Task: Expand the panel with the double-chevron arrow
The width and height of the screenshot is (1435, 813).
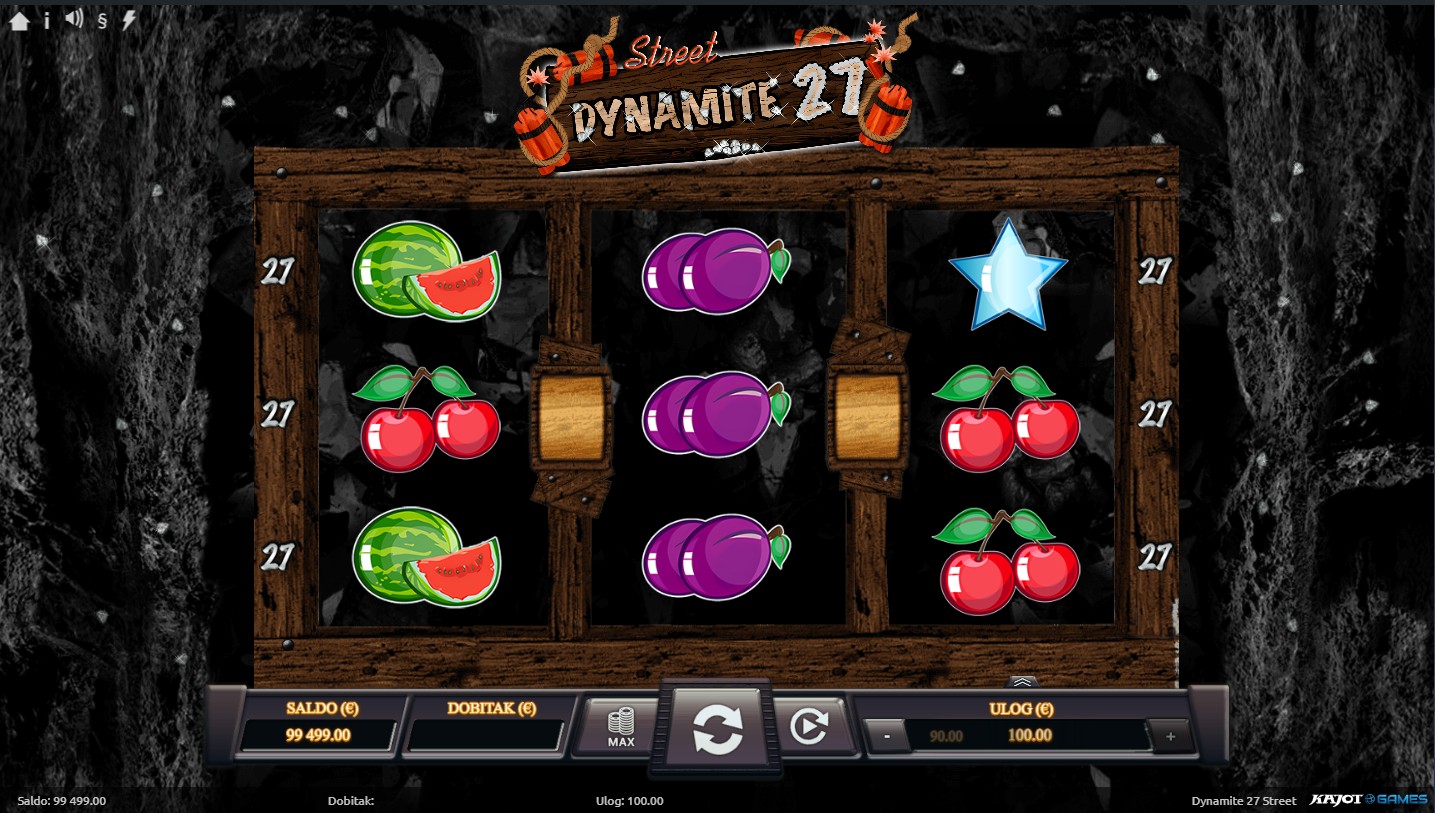Action: point(1021,682)
